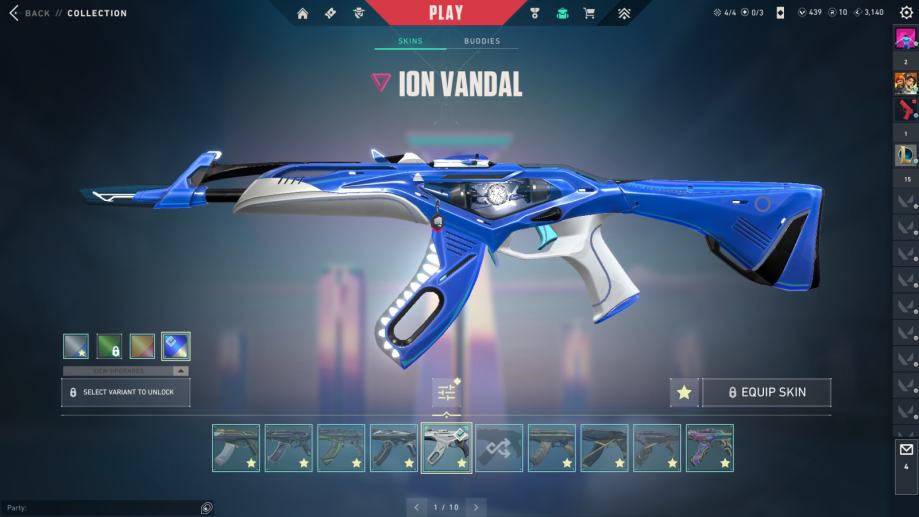This screenshot has width=919, height=517.
Task: Pick the yellow-red color variant
Action: pos(142,346)
